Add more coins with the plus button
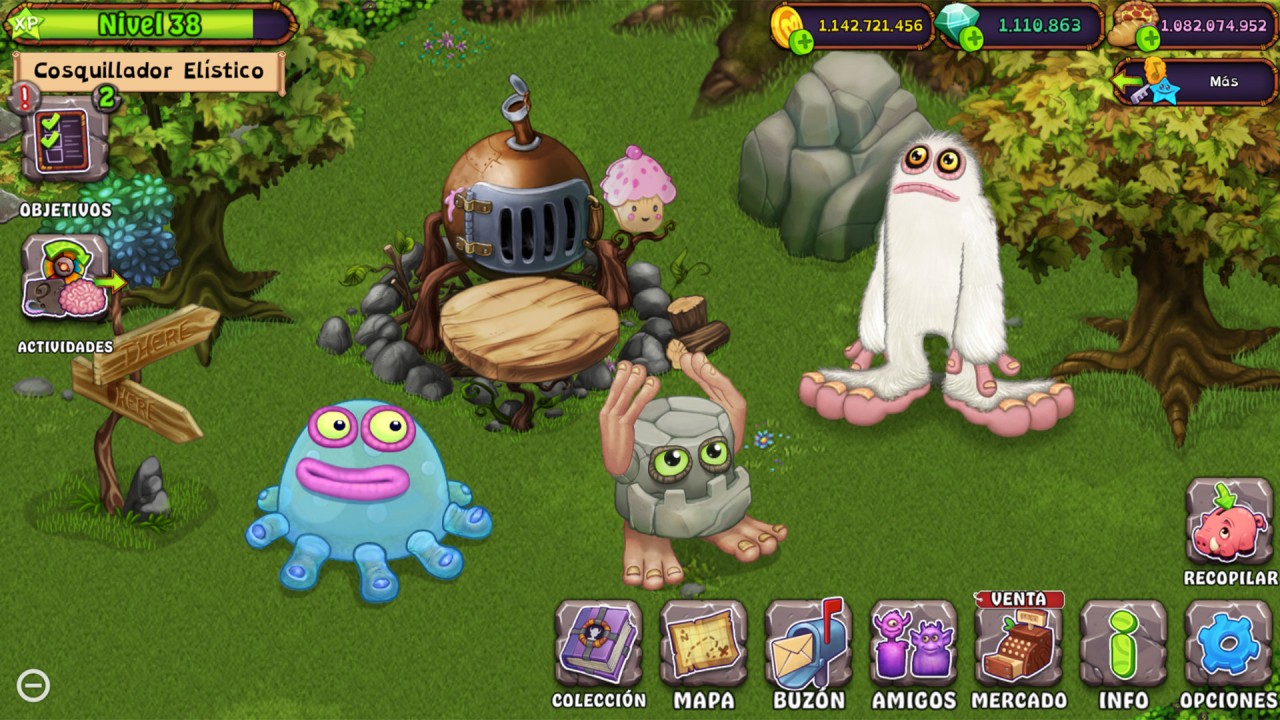 (801, 41)
